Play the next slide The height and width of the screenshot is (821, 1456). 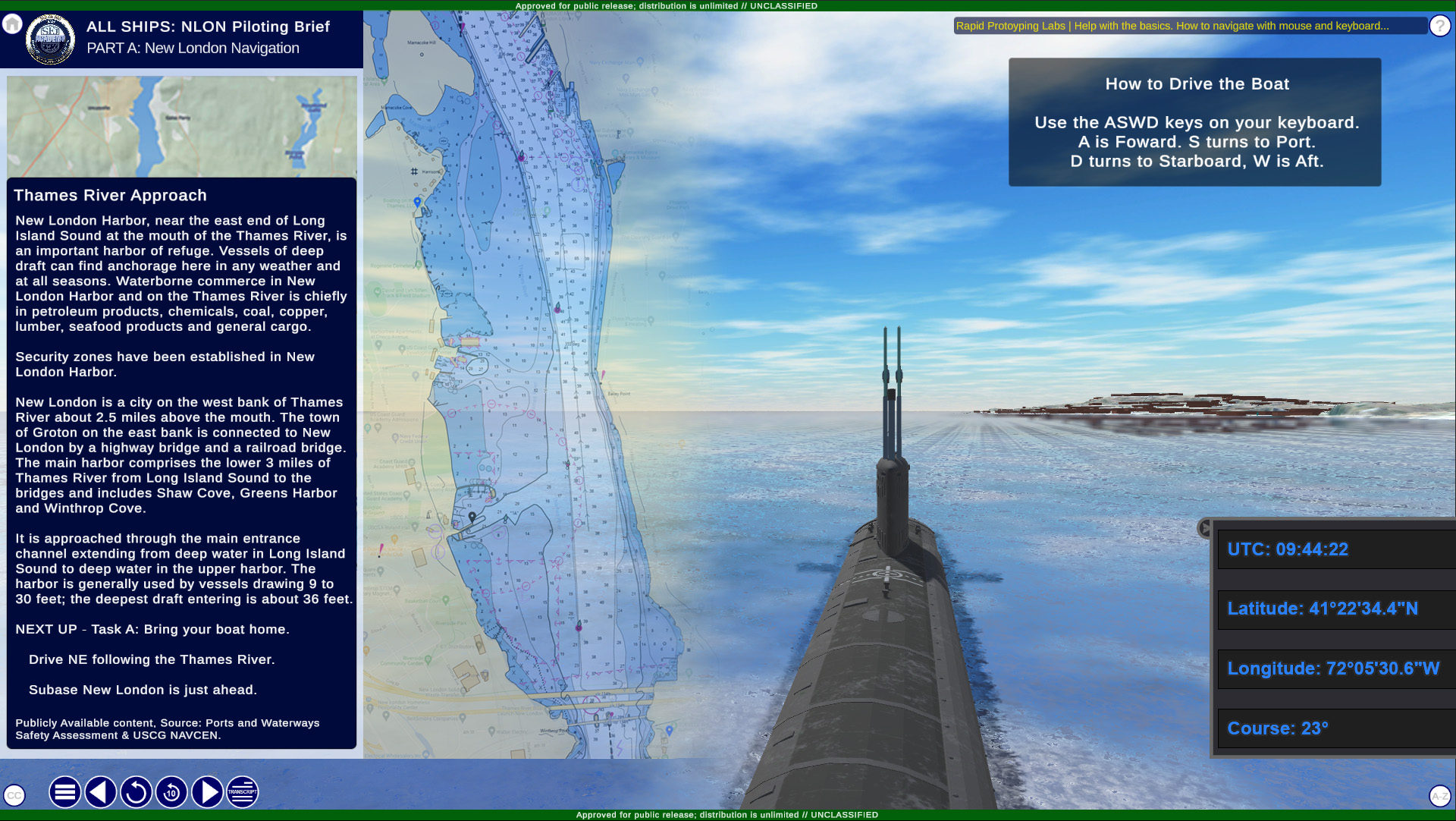(x=207, y=792)
